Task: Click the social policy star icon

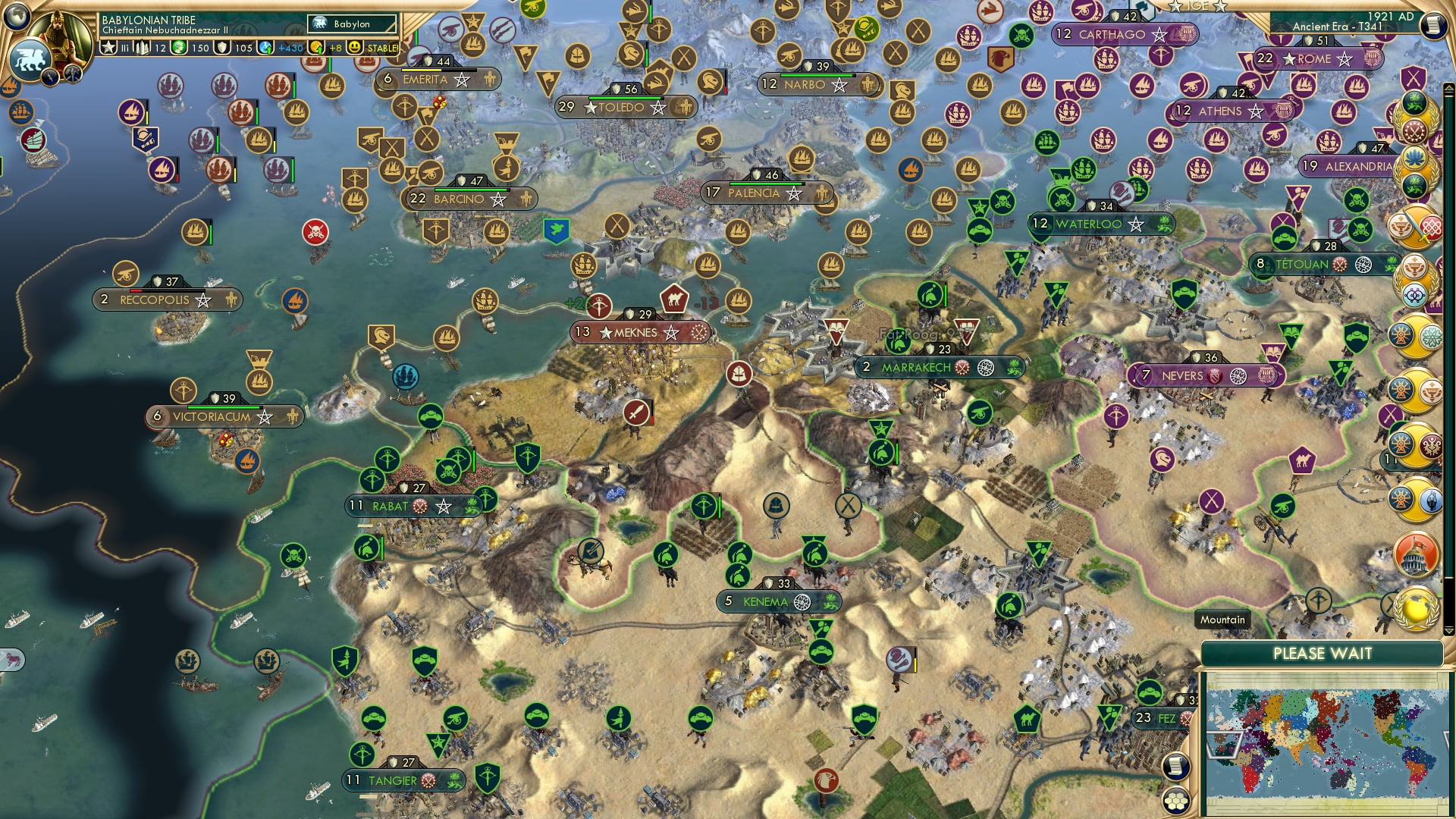Action: (x=110, y=47)
